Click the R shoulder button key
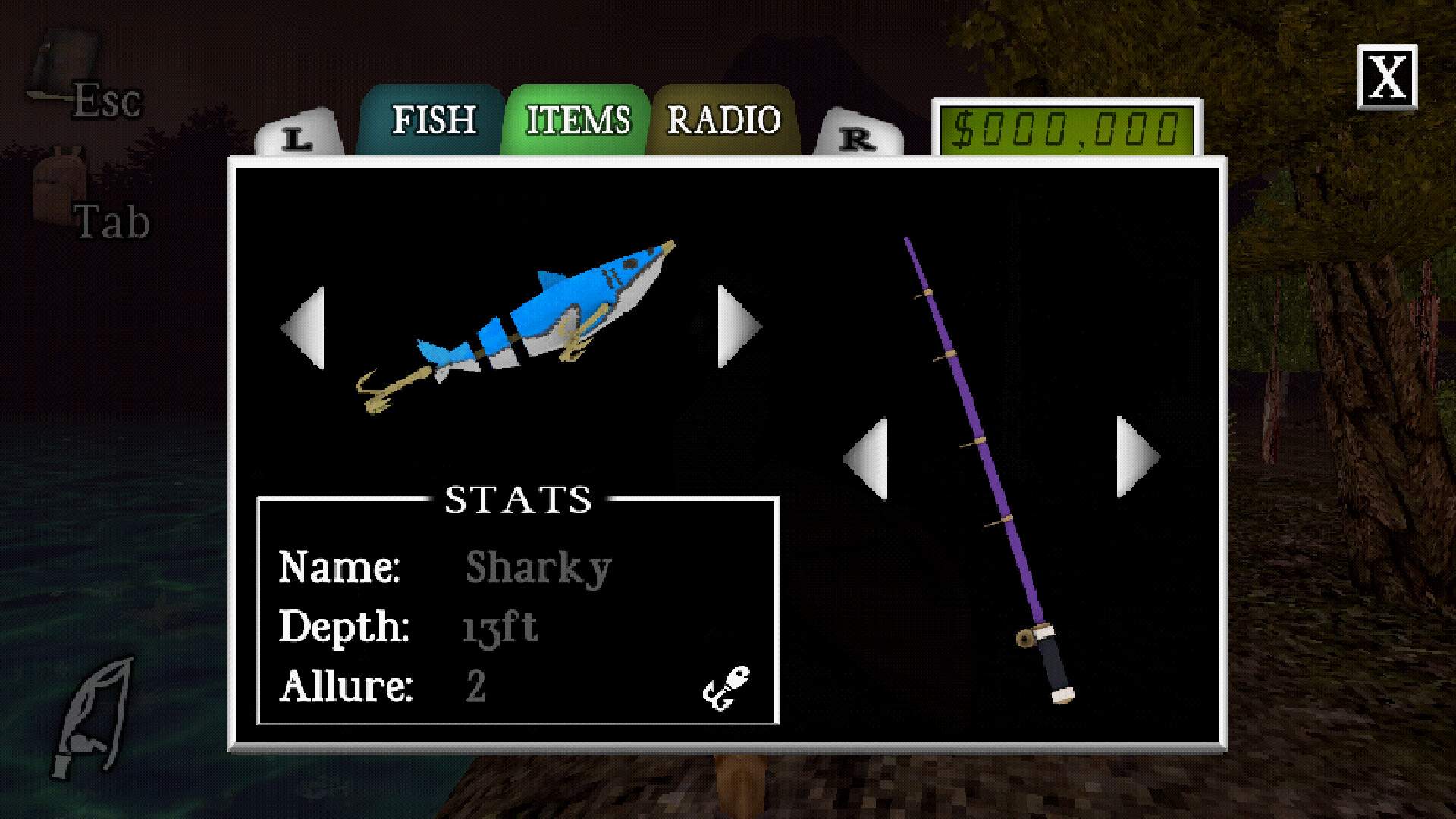Image resolution: width=1456 pixels, height=819 pixels. click(857, 139)
